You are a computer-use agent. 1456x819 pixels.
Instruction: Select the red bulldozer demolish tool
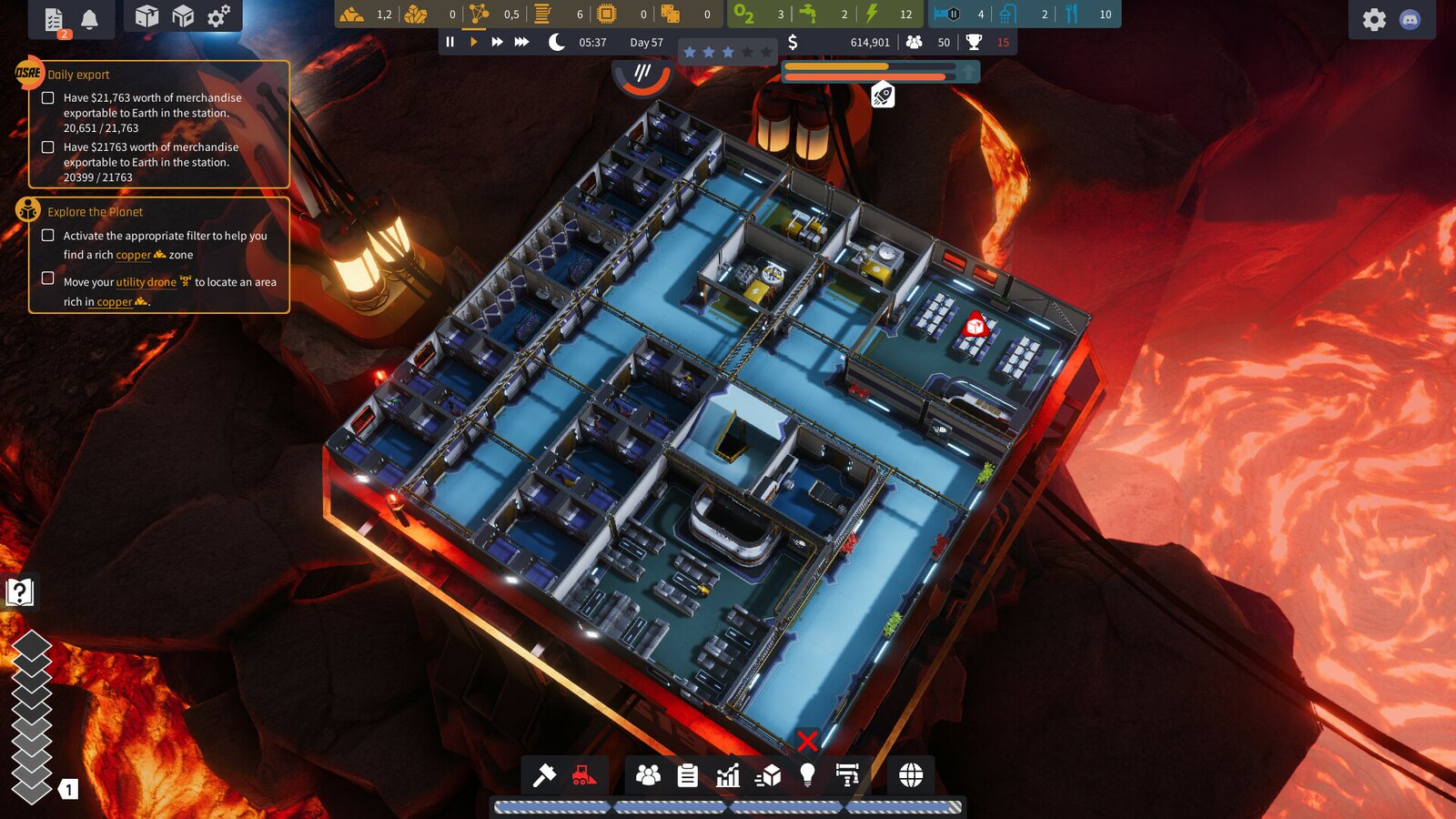[584, 775]
